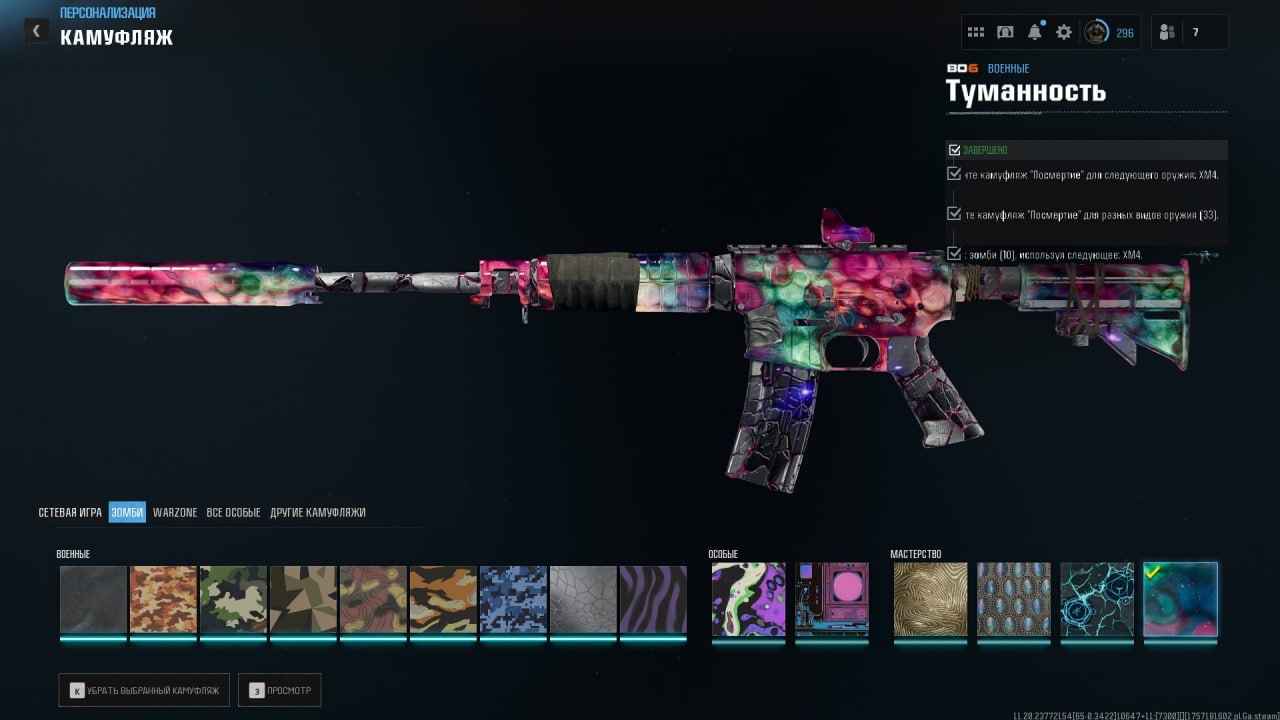Screen dimensions: 1280x720
Task: Choose the orange desert camo swatch
Action: pyautogui.click(x=163, y=600)
